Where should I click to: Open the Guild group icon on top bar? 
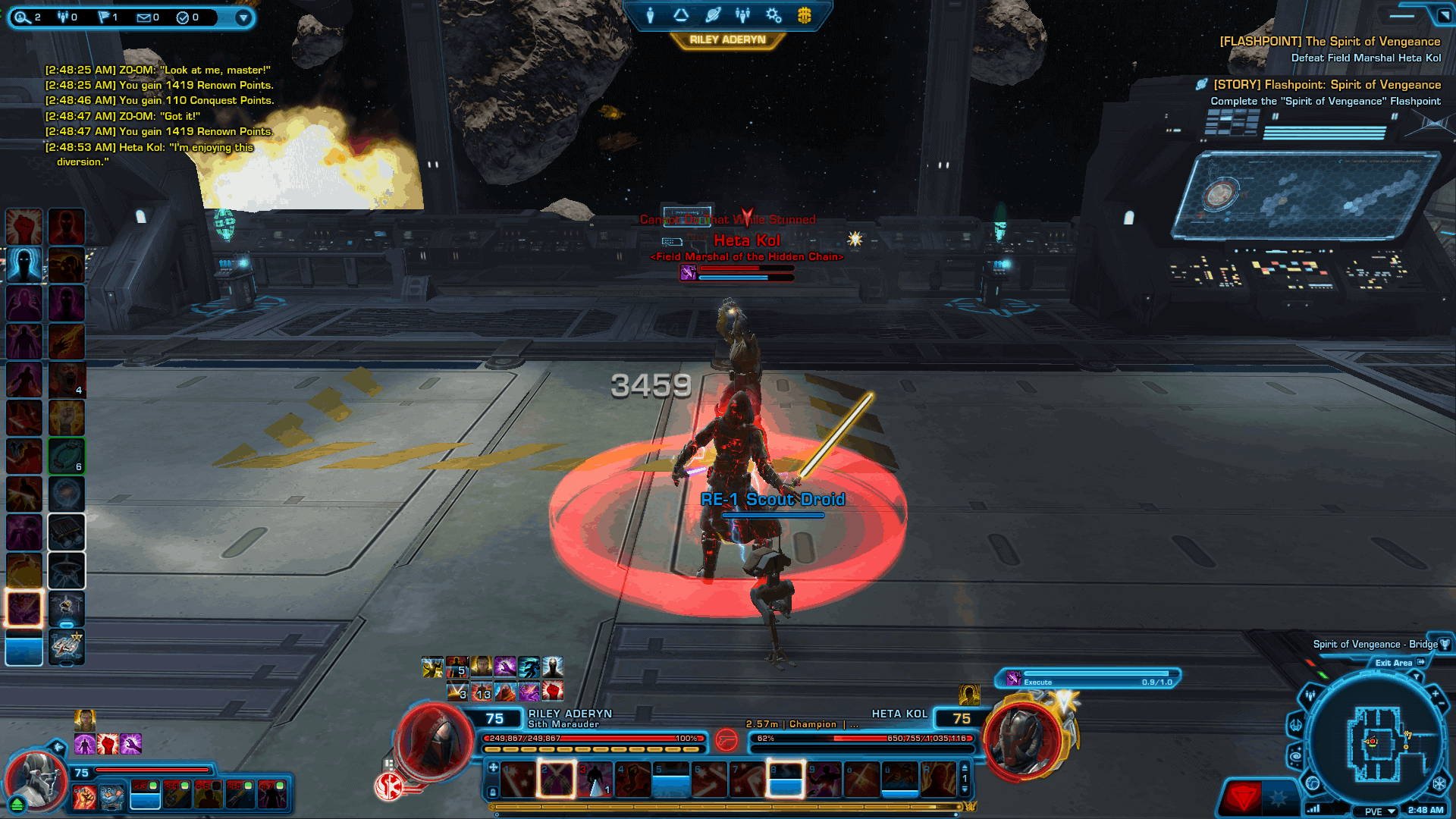tap(742, 15)
